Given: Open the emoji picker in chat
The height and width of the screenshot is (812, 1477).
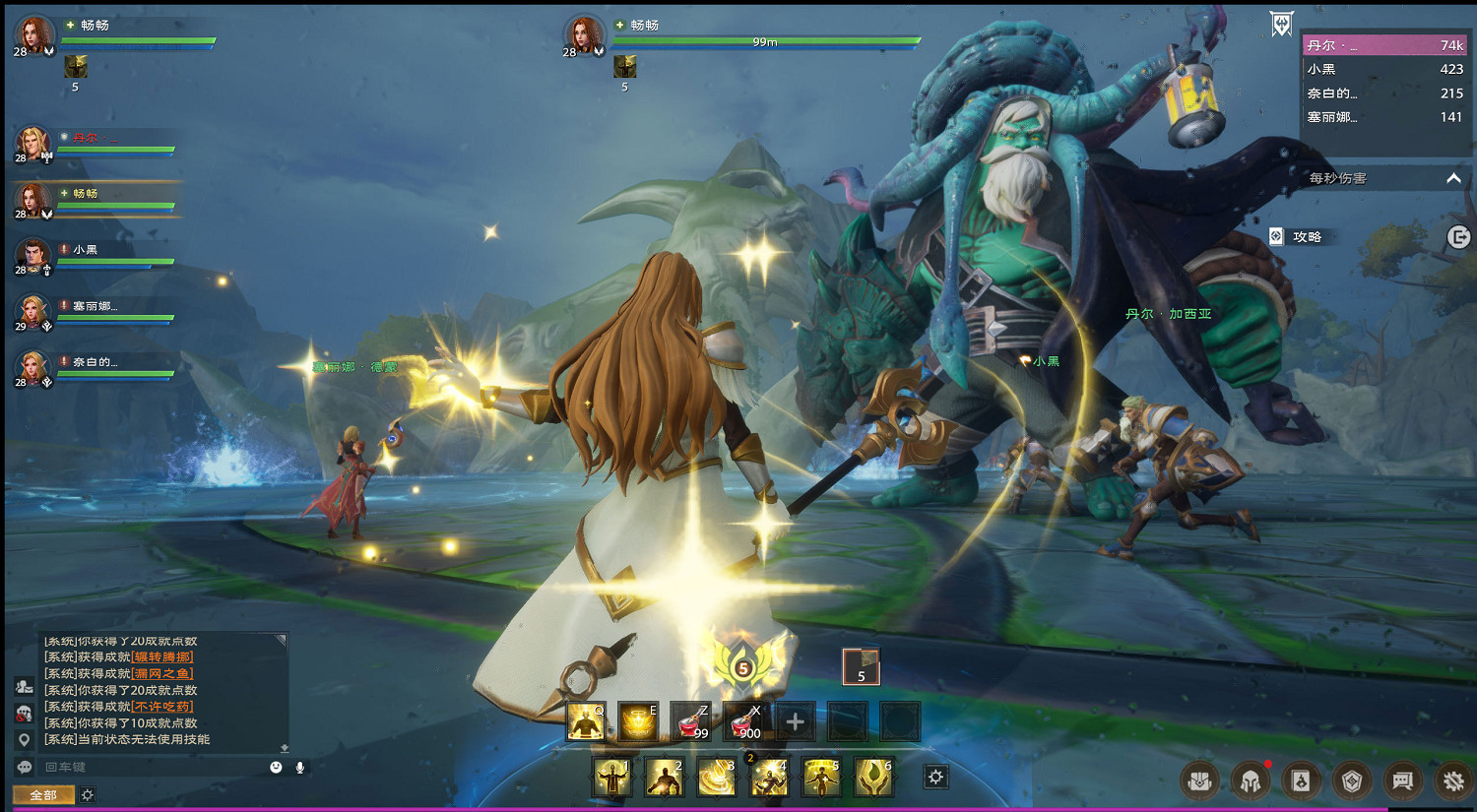Looking at the screenshot, I should [x=276, y=767].
